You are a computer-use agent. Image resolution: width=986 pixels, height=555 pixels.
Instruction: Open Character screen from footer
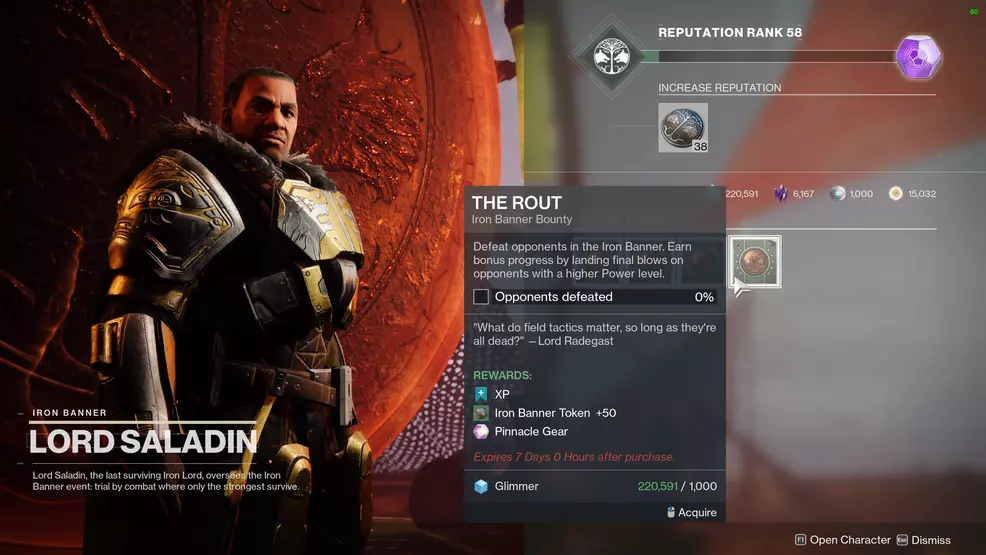[842, 540]
